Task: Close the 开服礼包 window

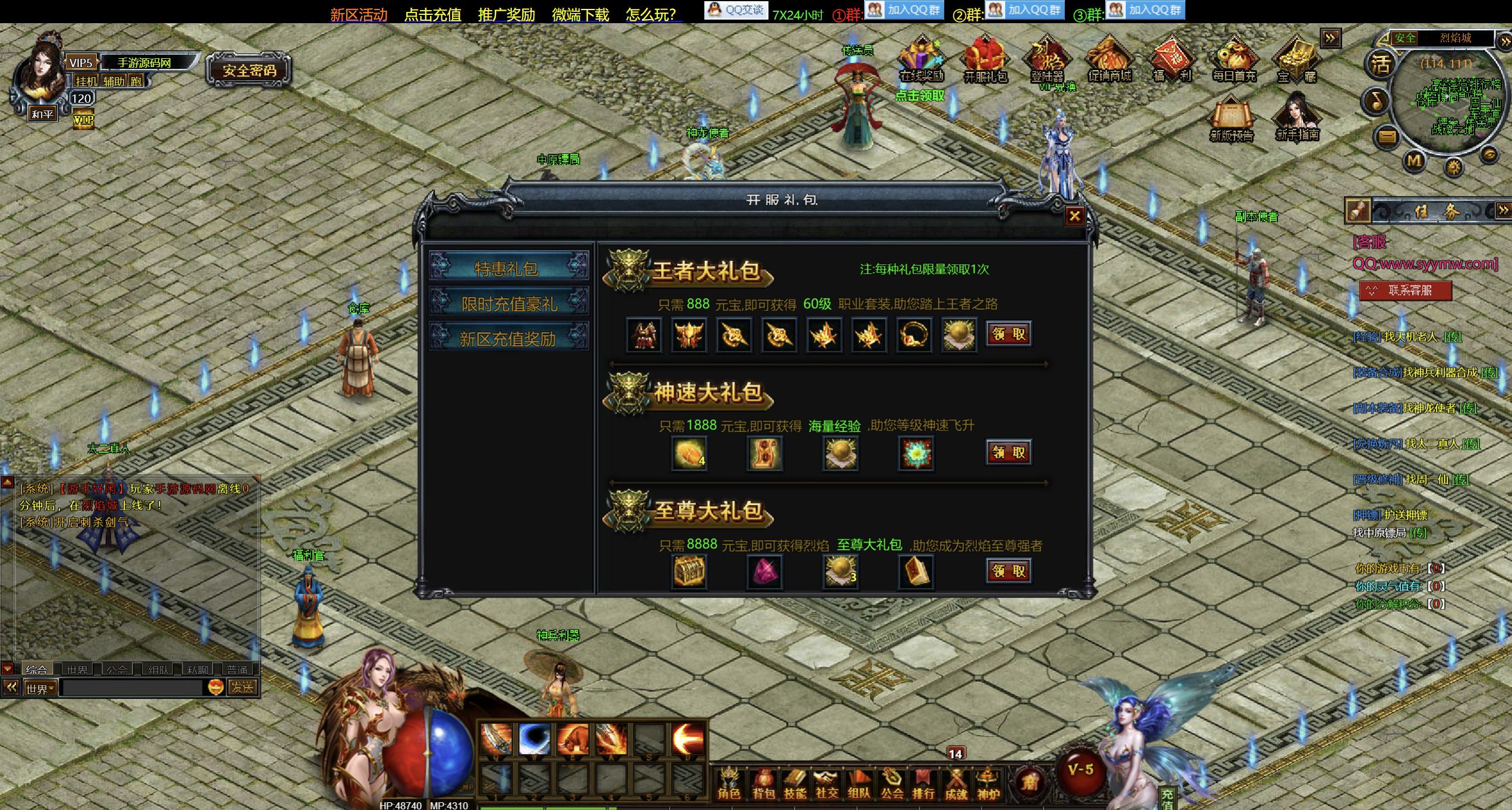Action: pos(1074,216)
